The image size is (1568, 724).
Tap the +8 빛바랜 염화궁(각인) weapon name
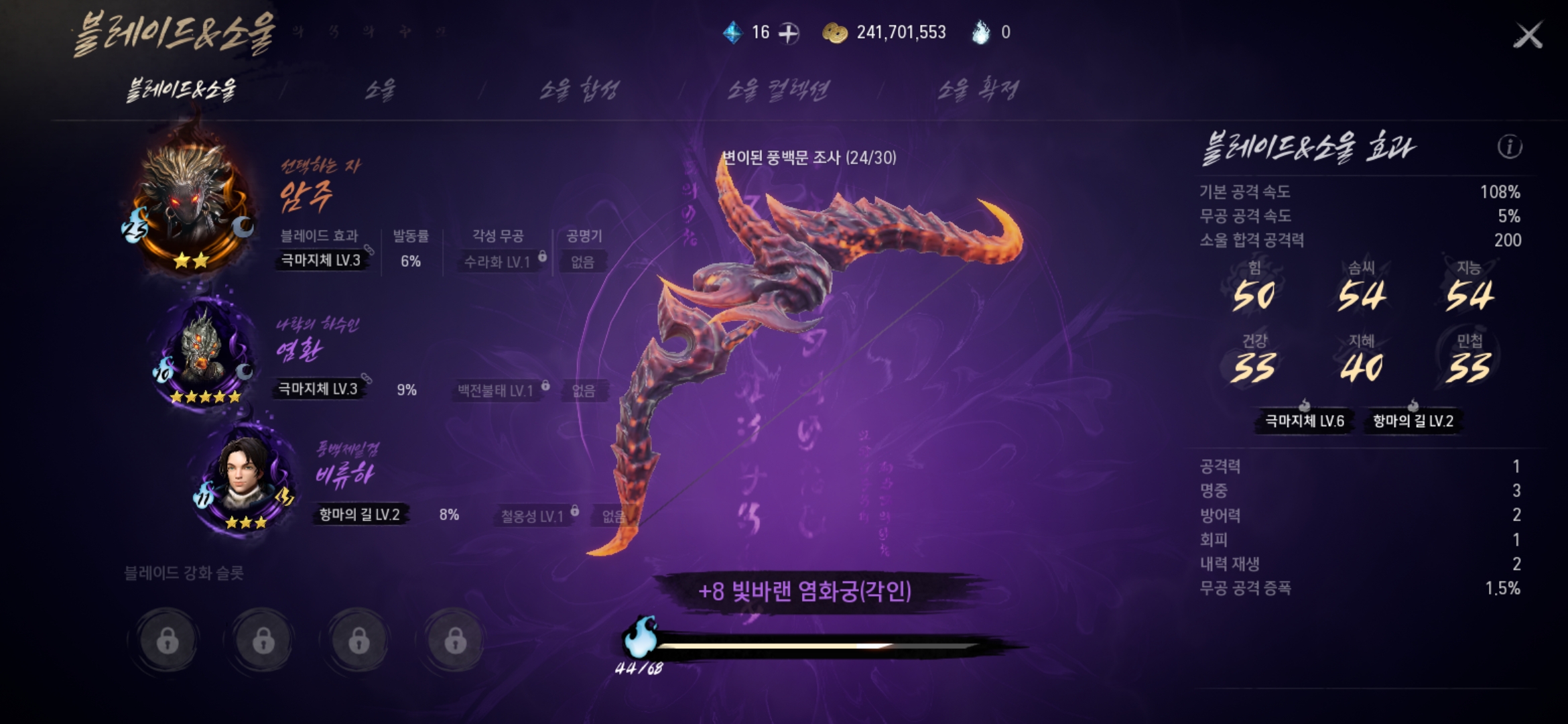[x=804, y=591]
